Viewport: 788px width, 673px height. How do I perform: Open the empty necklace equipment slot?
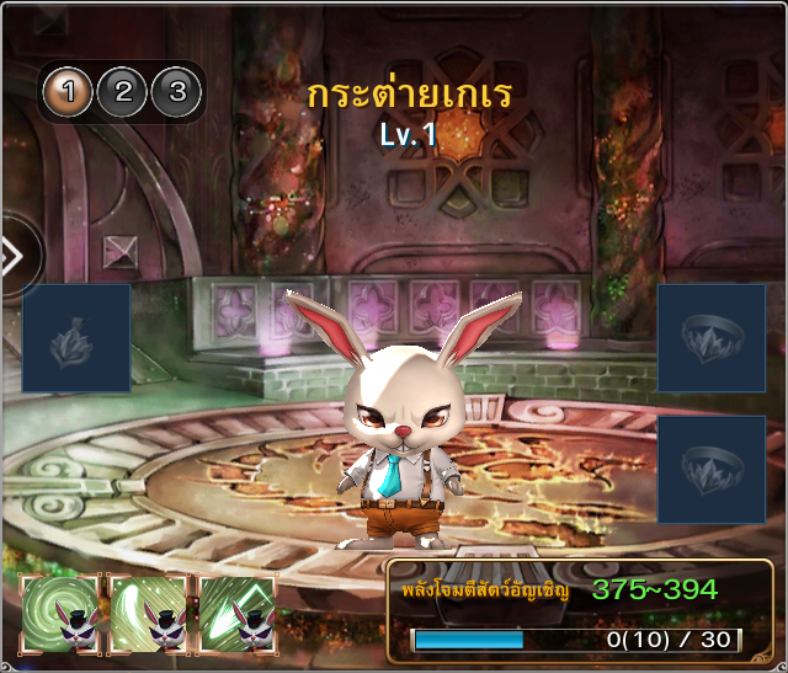pyautogui.click(x=76, y=338)
